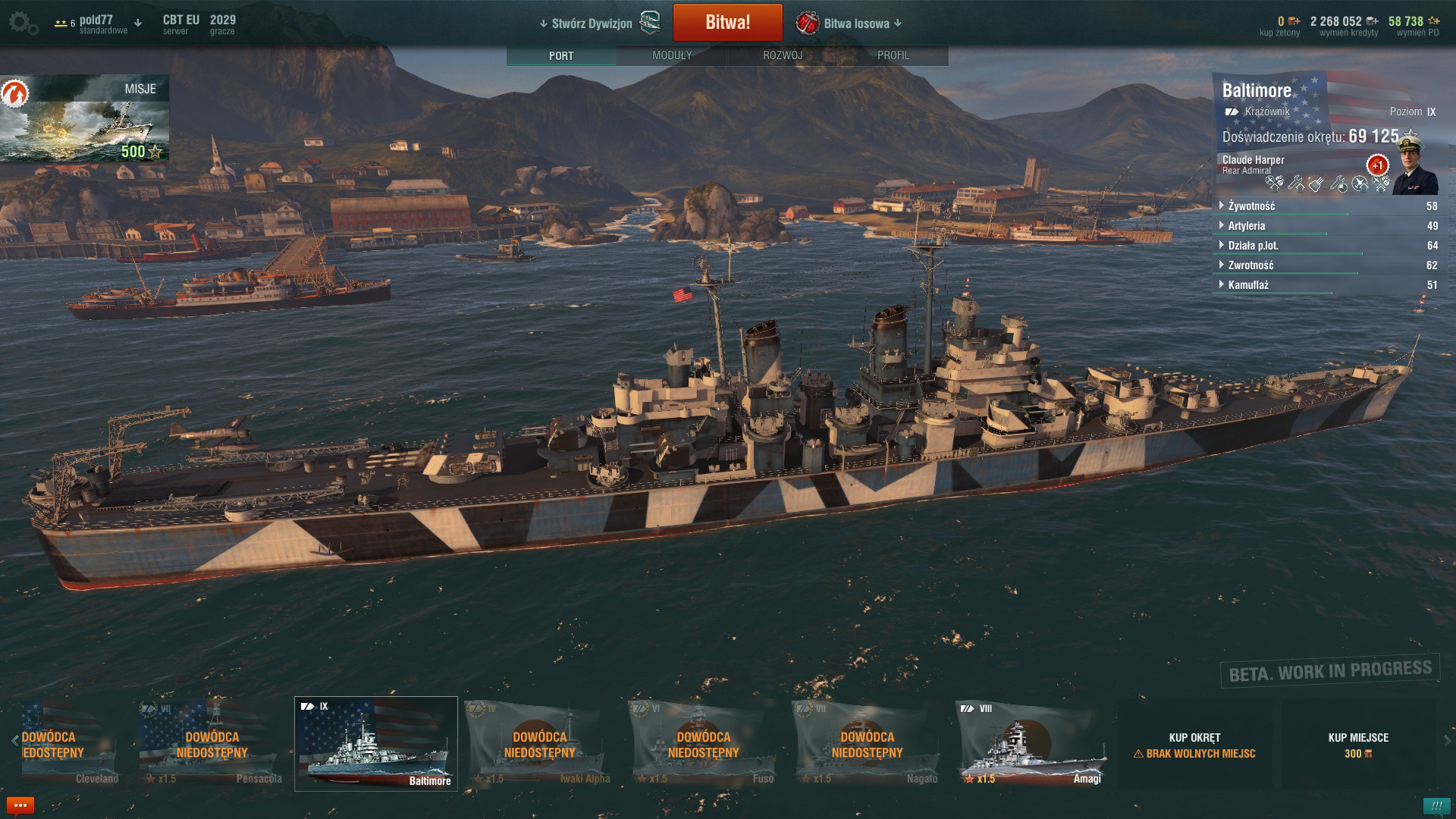Open the MISJE missions panel
The height and width of the screenshot is (819, 1456).
click(84, 118)
